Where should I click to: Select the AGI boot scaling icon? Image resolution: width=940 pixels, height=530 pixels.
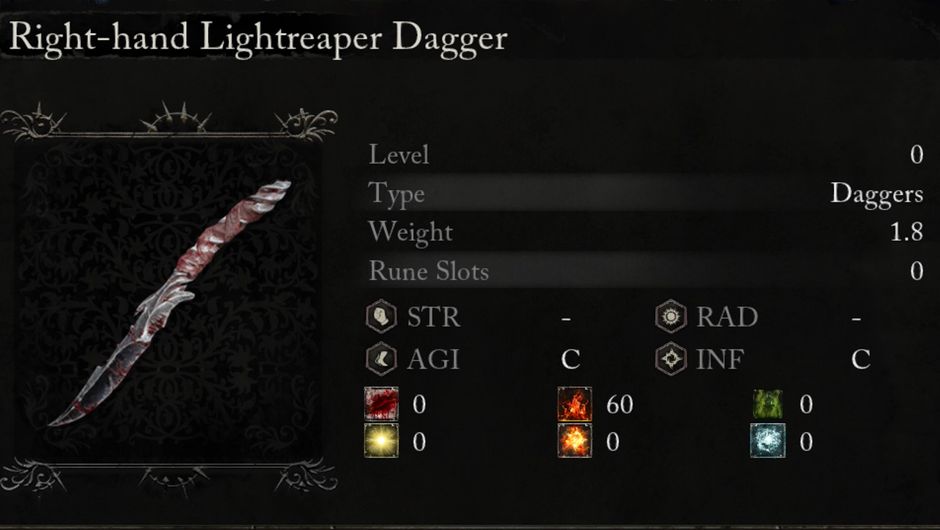(x=381, y=359)
